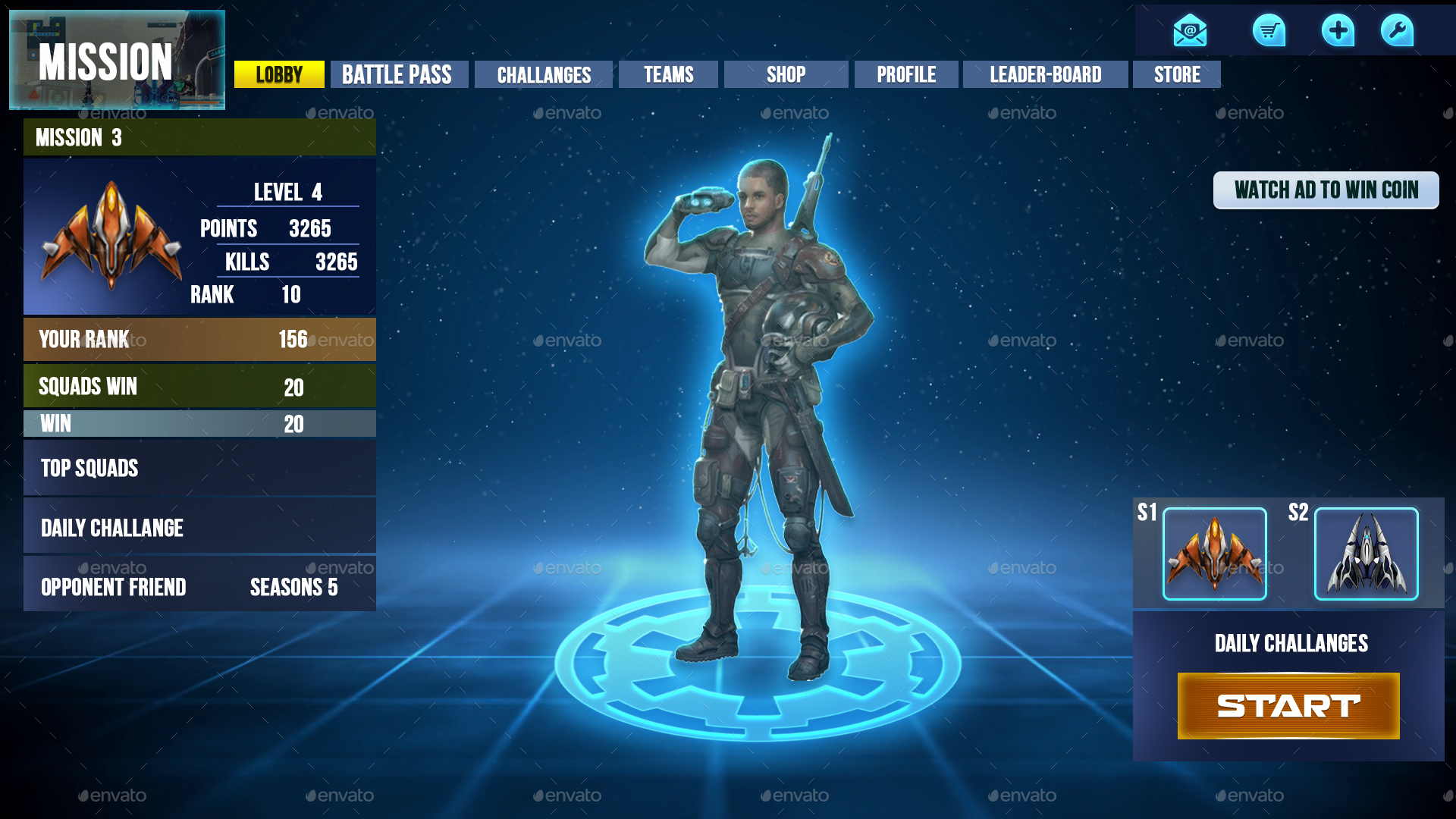View the Profile tab

[x=906, y=74]
